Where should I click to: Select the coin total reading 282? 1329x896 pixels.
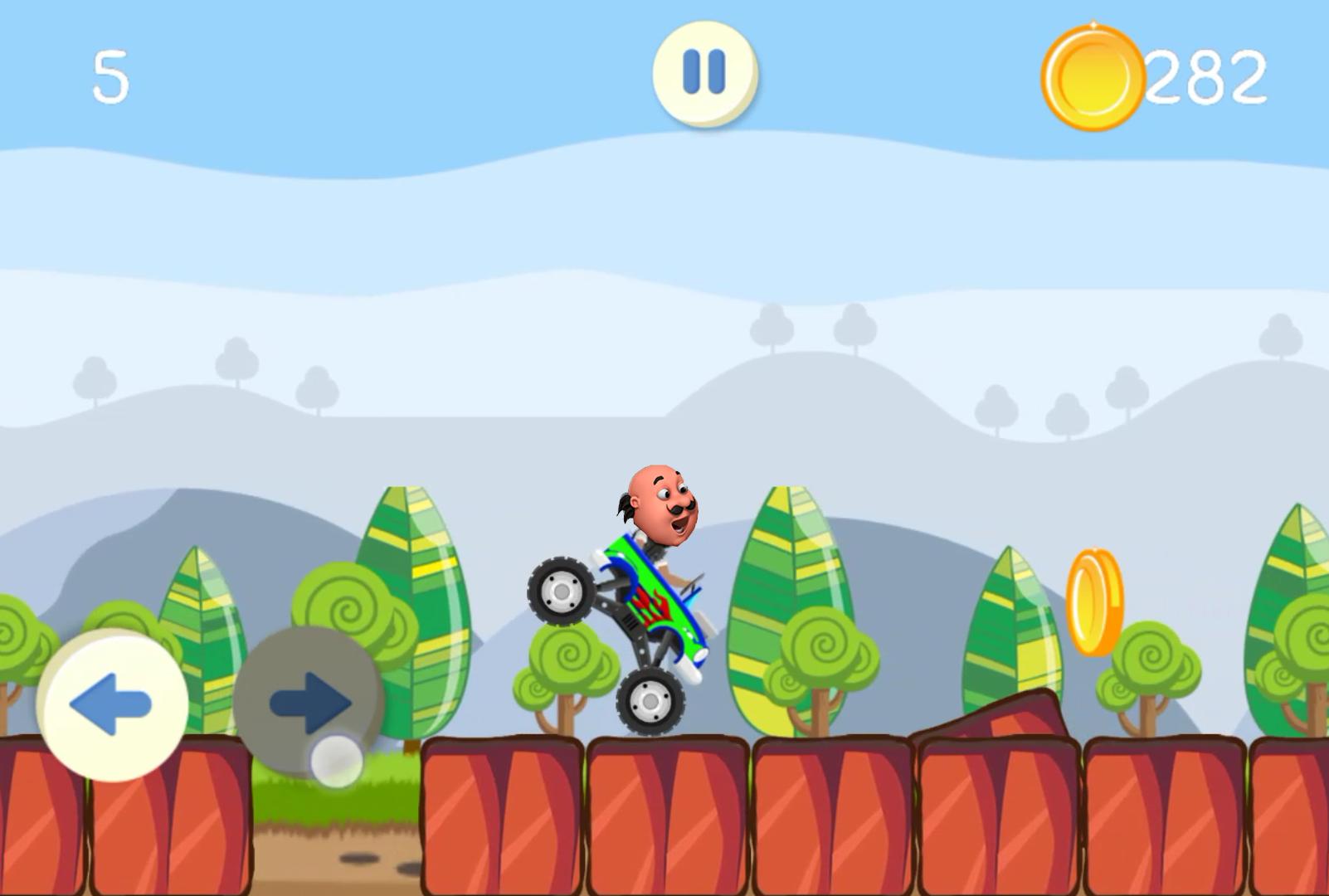coord(1207,76)
